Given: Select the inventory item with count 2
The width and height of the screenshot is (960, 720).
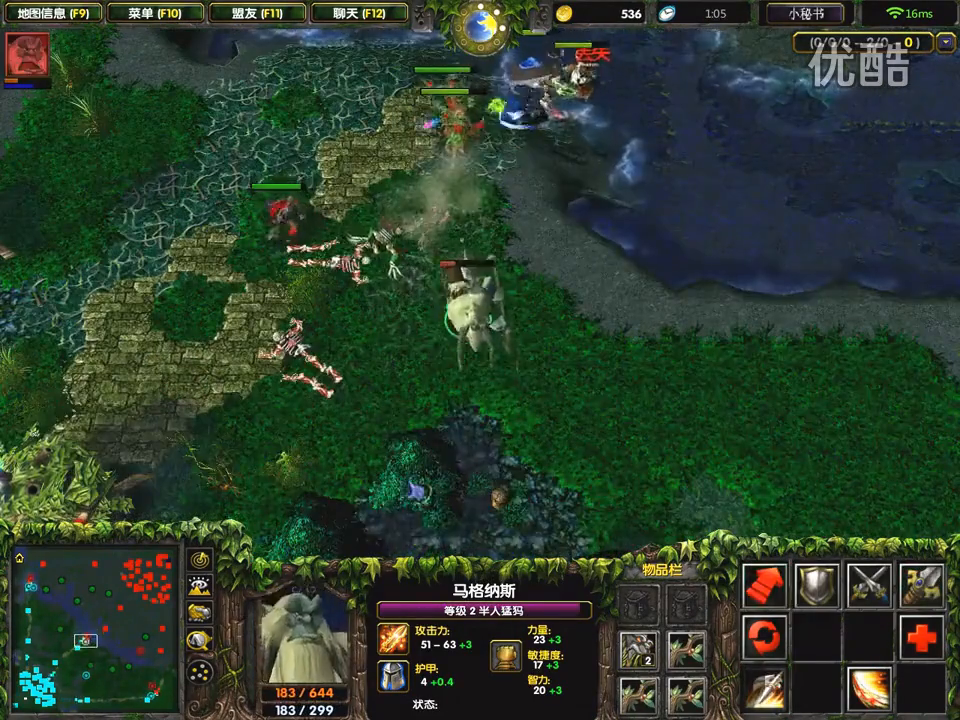Looking at the screenshot, I should click(638, 650).
